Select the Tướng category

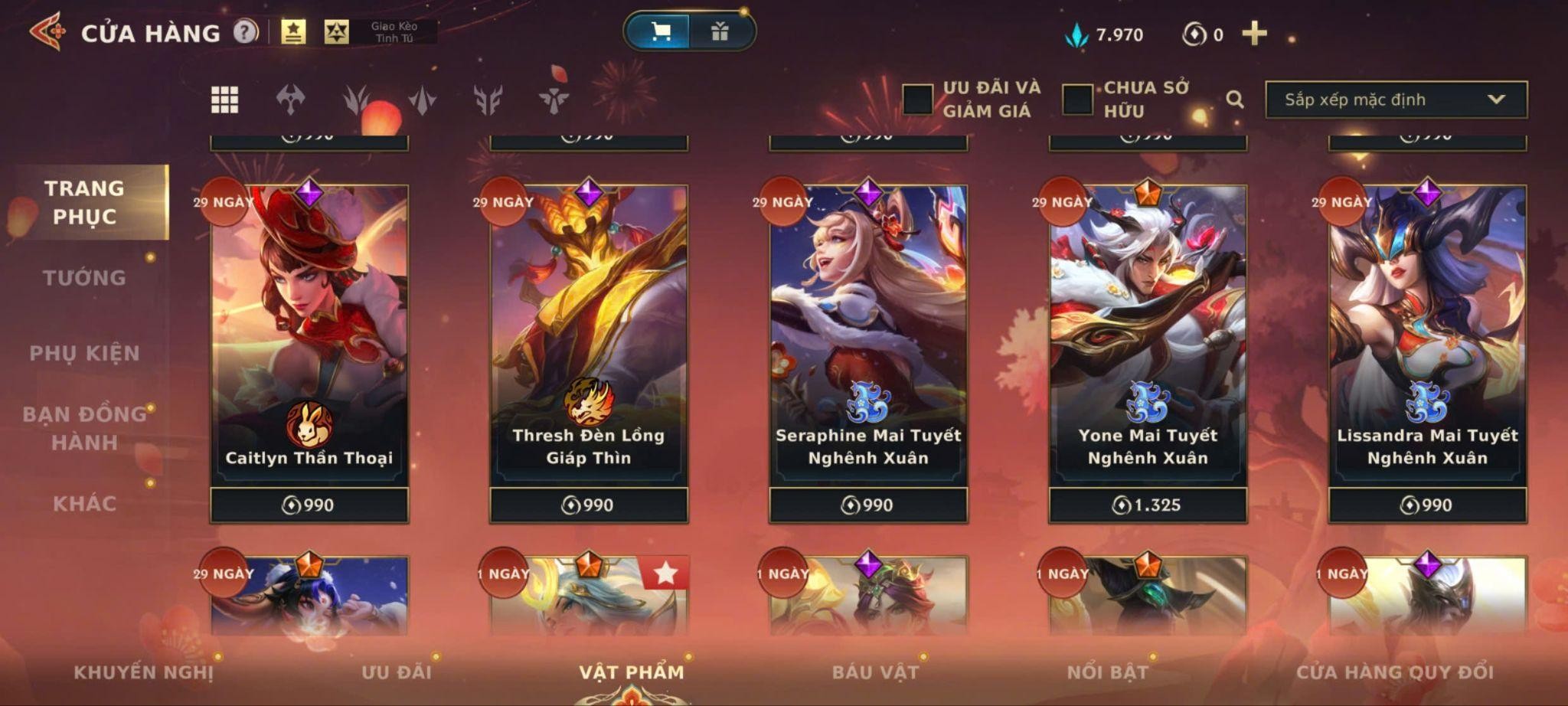tap(84, 278)
